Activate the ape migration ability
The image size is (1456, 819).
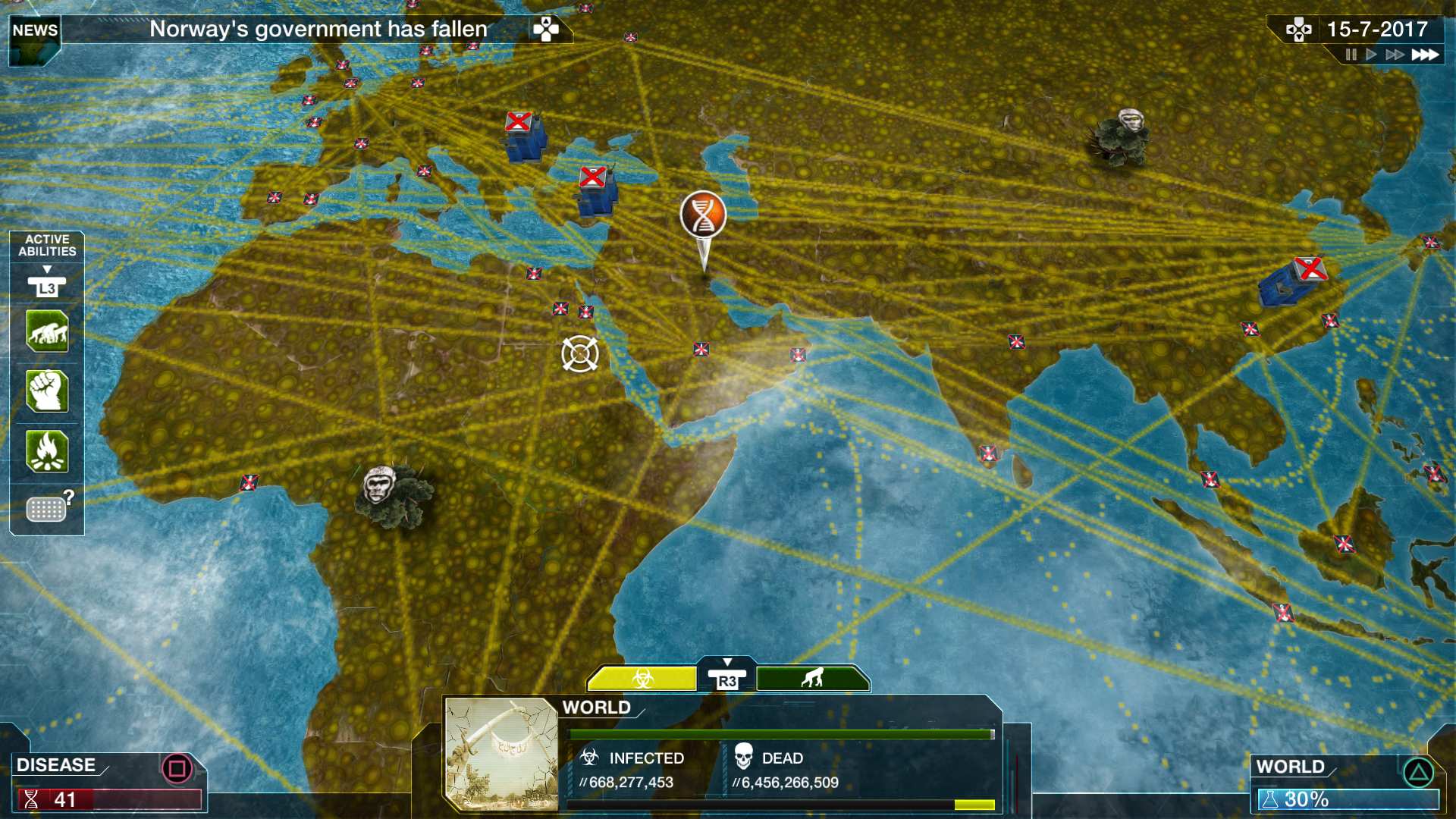[46, 331]
